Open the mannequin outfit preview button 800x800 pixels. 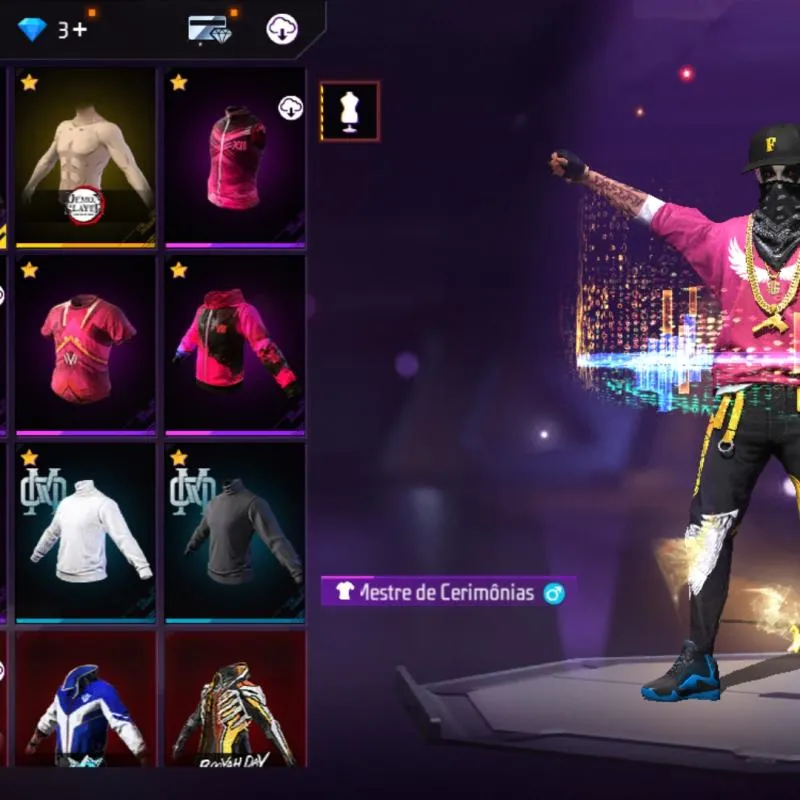pos(349,111)
